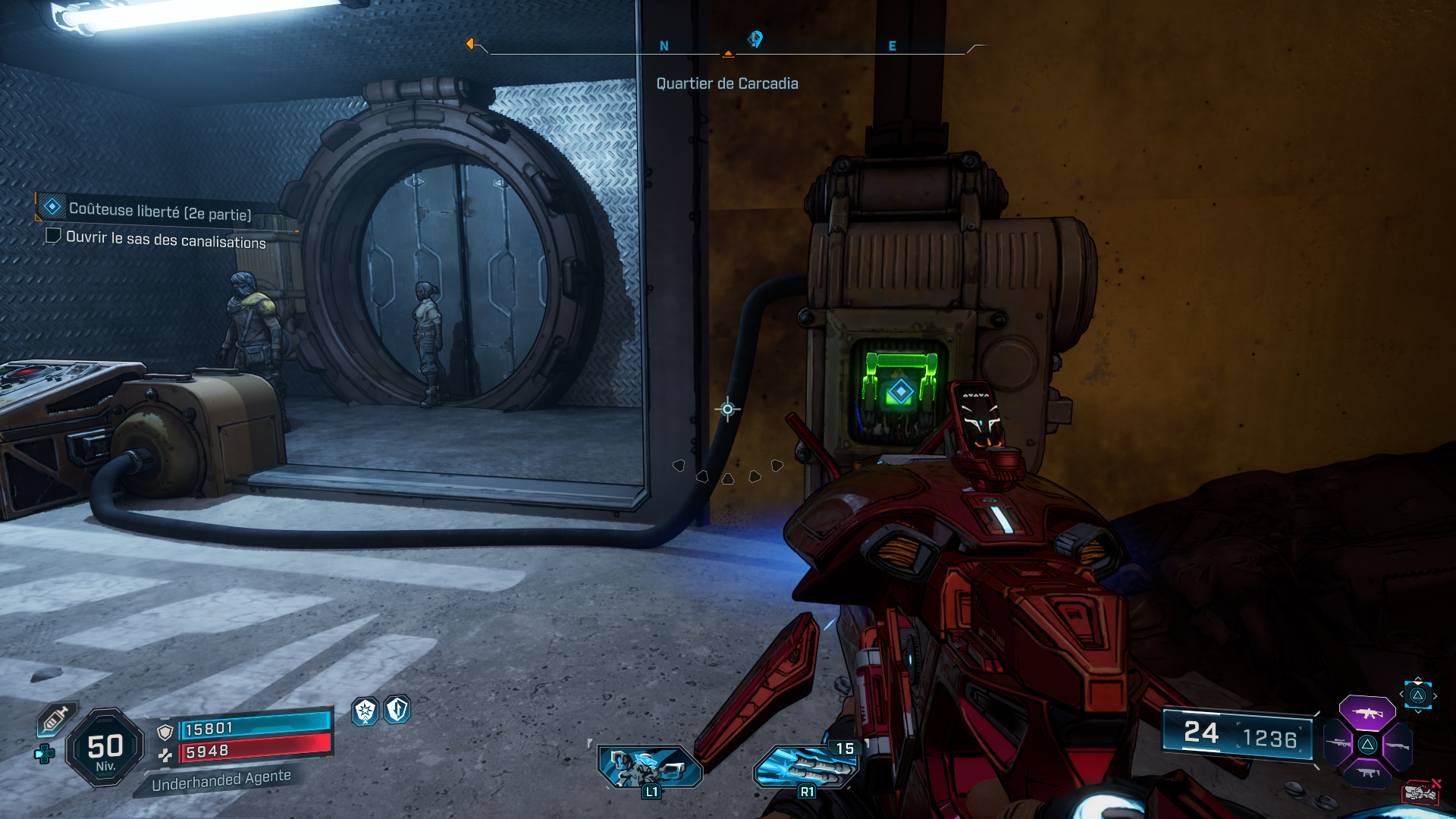This screenshot has height=819, width=1456.
Task: Click the R1 grenade icon showing 15
Action: (x=806, y=764)
